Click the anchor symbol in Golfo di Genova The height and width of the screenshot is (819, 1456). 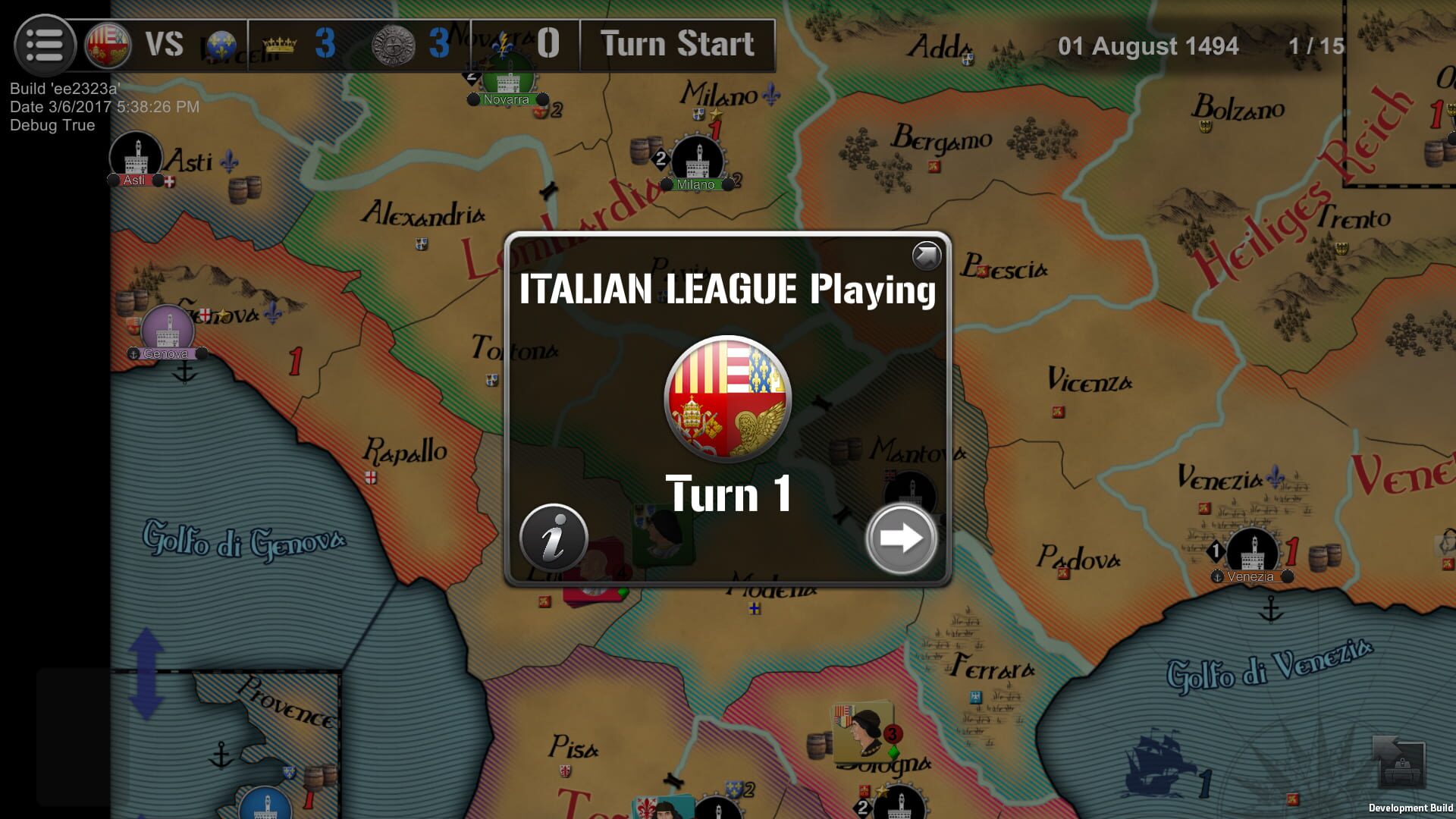[x=185, y=372]
